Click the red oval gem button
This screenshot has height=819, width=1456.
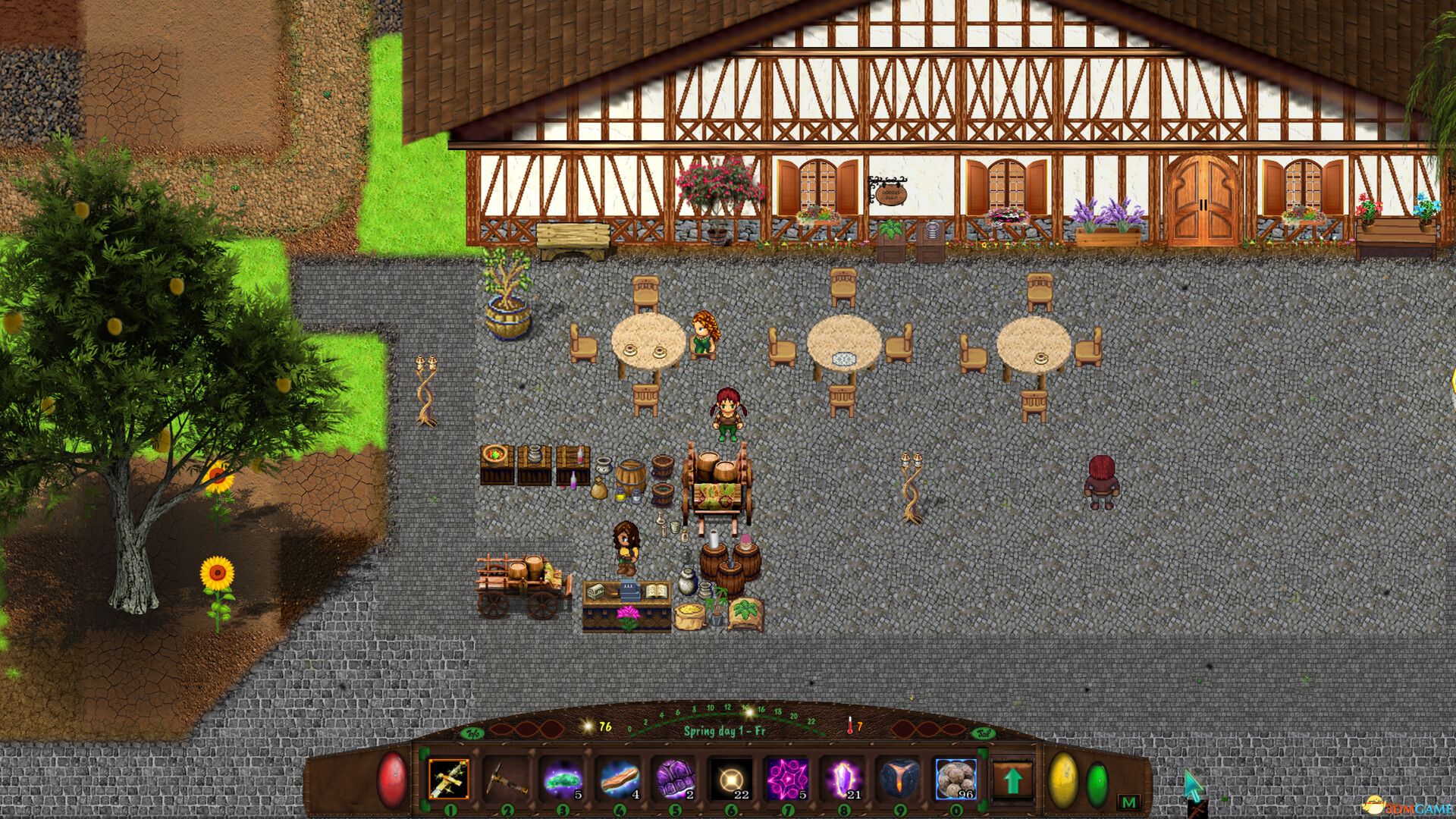tap(392, 780)
